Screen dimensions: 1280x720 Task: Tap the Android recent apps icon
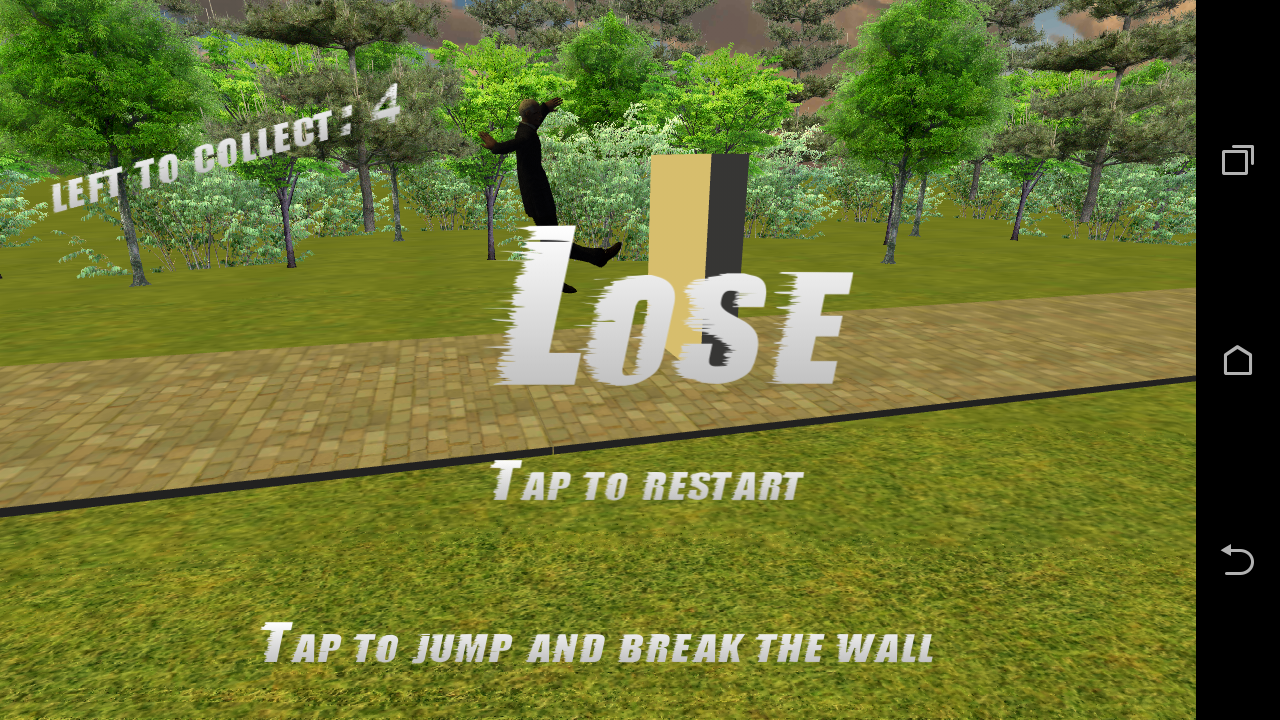(1237, 159)
